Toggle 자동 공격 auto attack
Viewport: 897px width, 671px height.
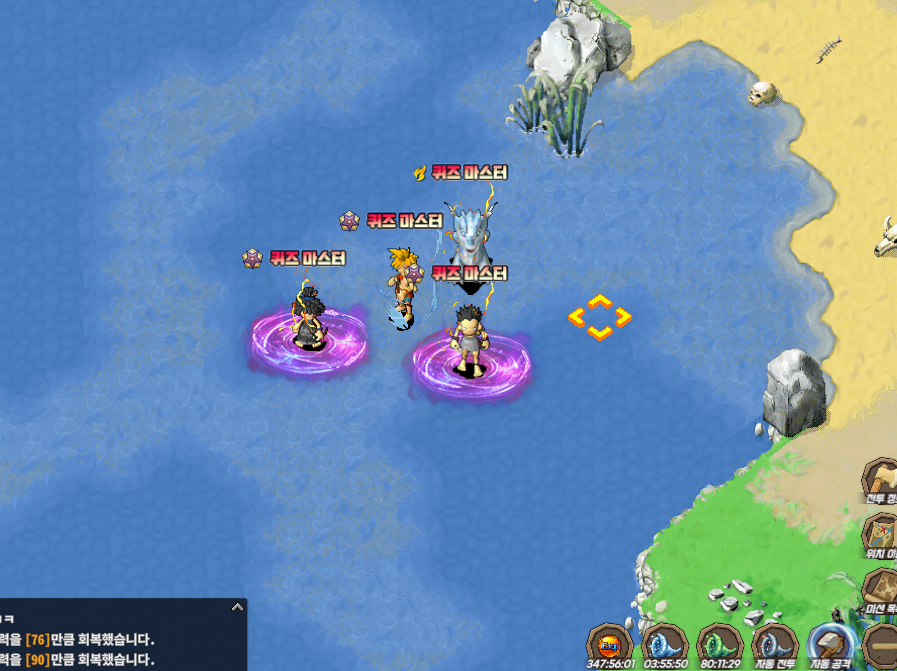point(830,644)
